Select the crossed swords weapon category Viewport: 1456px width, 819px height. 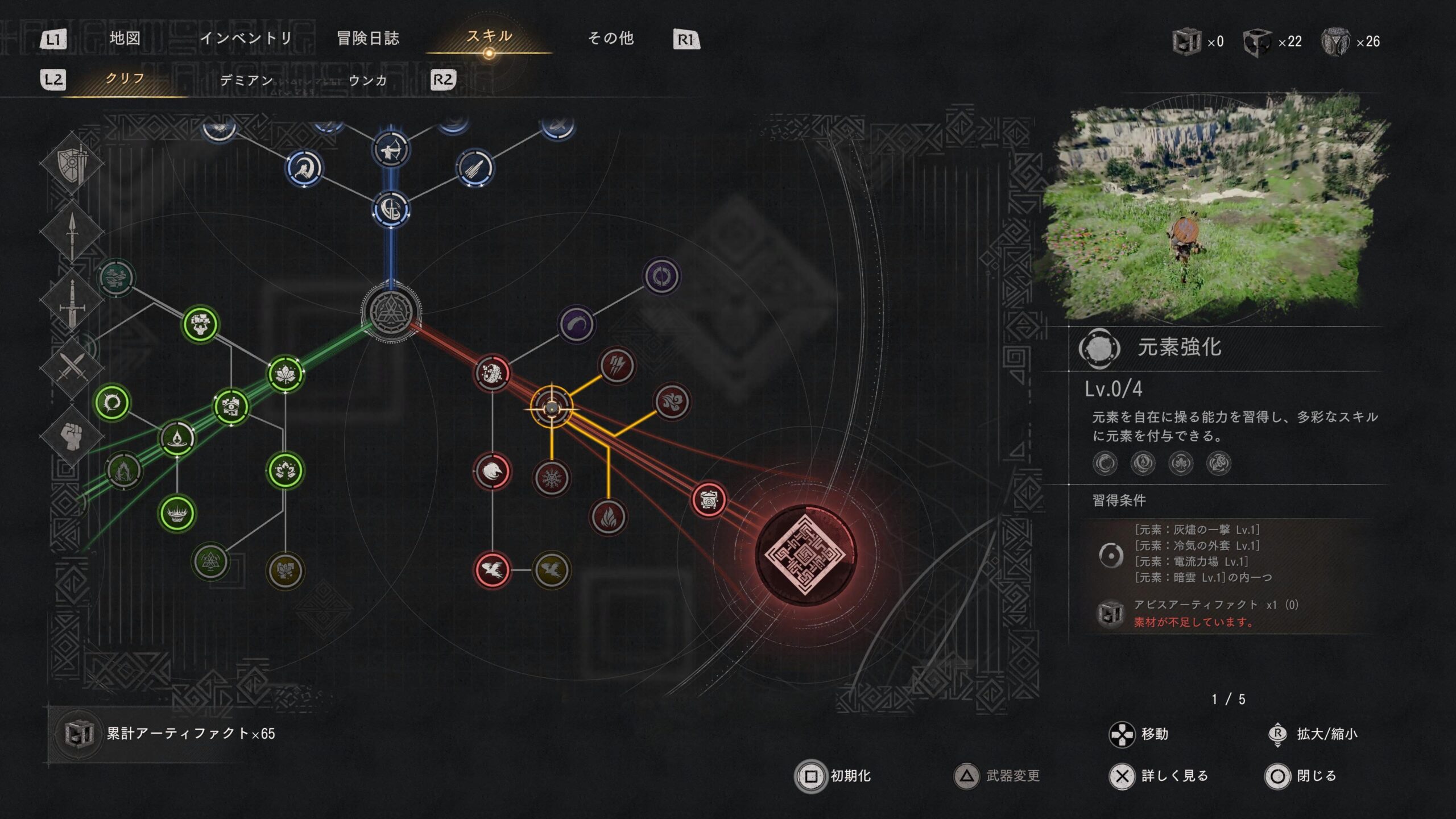[x=72, y=366]
